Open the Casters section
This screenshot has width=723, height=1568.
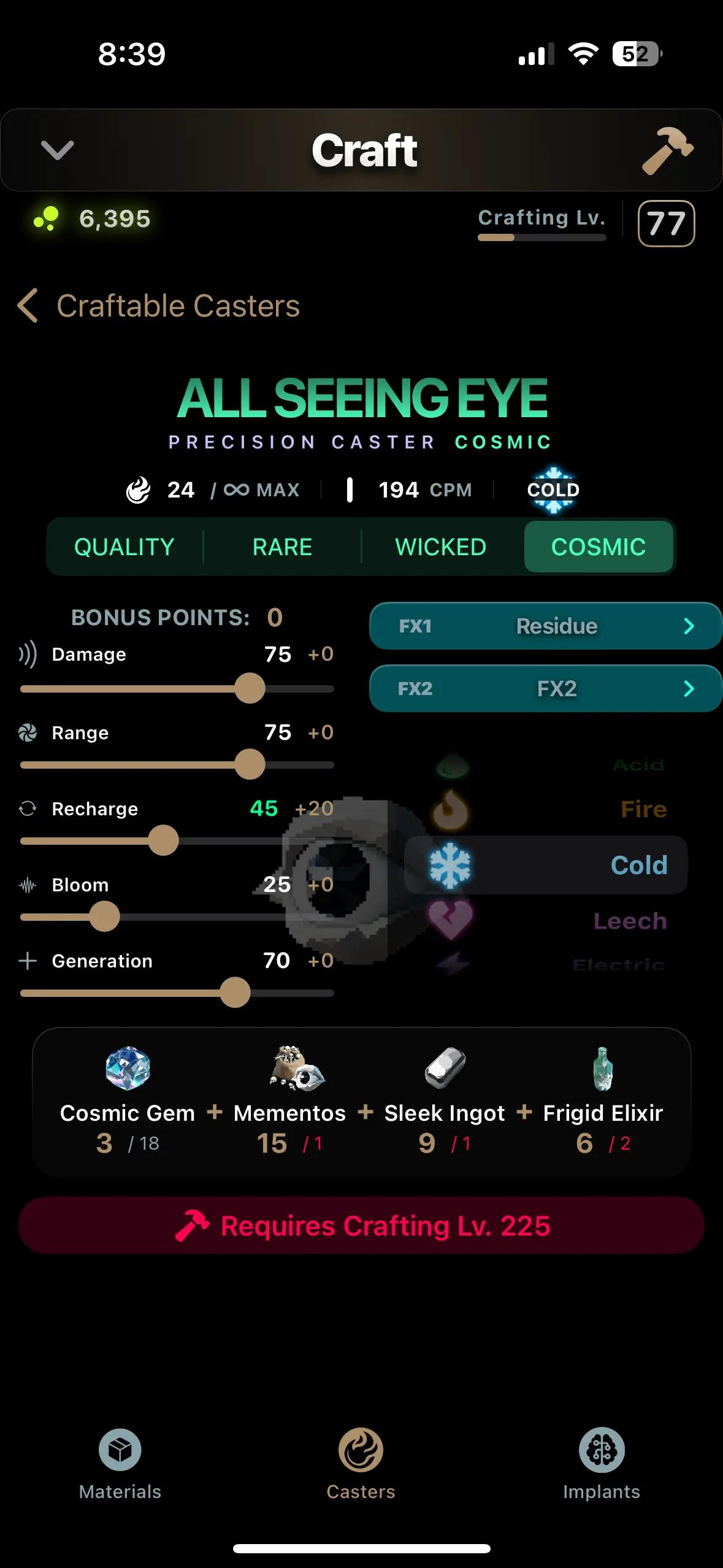361,1463
